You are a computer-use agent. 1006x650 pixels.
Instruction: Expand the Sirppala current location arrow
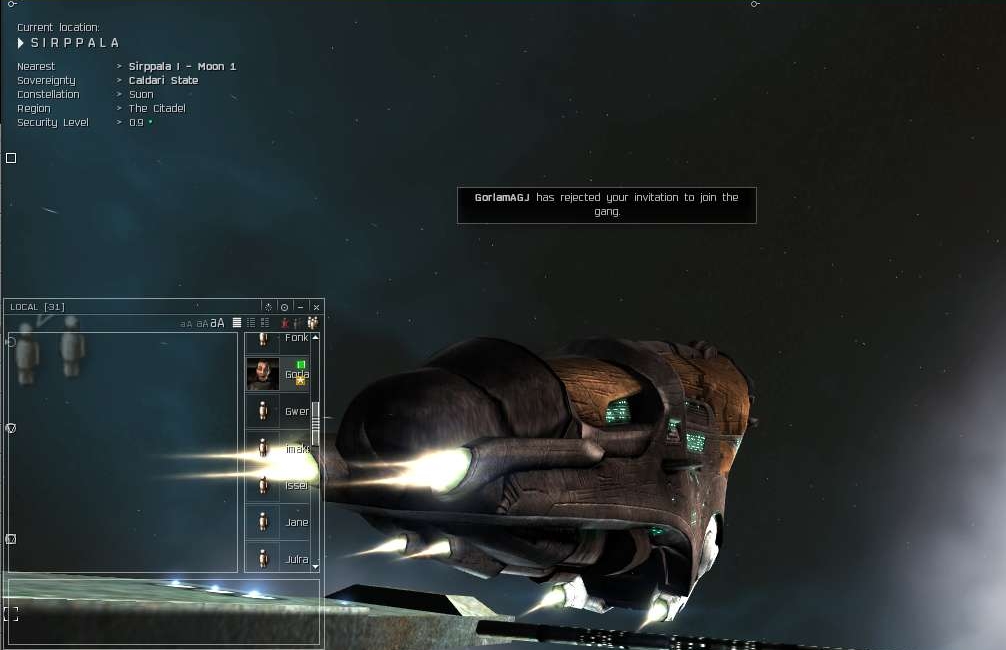click(x=21, y=43)
